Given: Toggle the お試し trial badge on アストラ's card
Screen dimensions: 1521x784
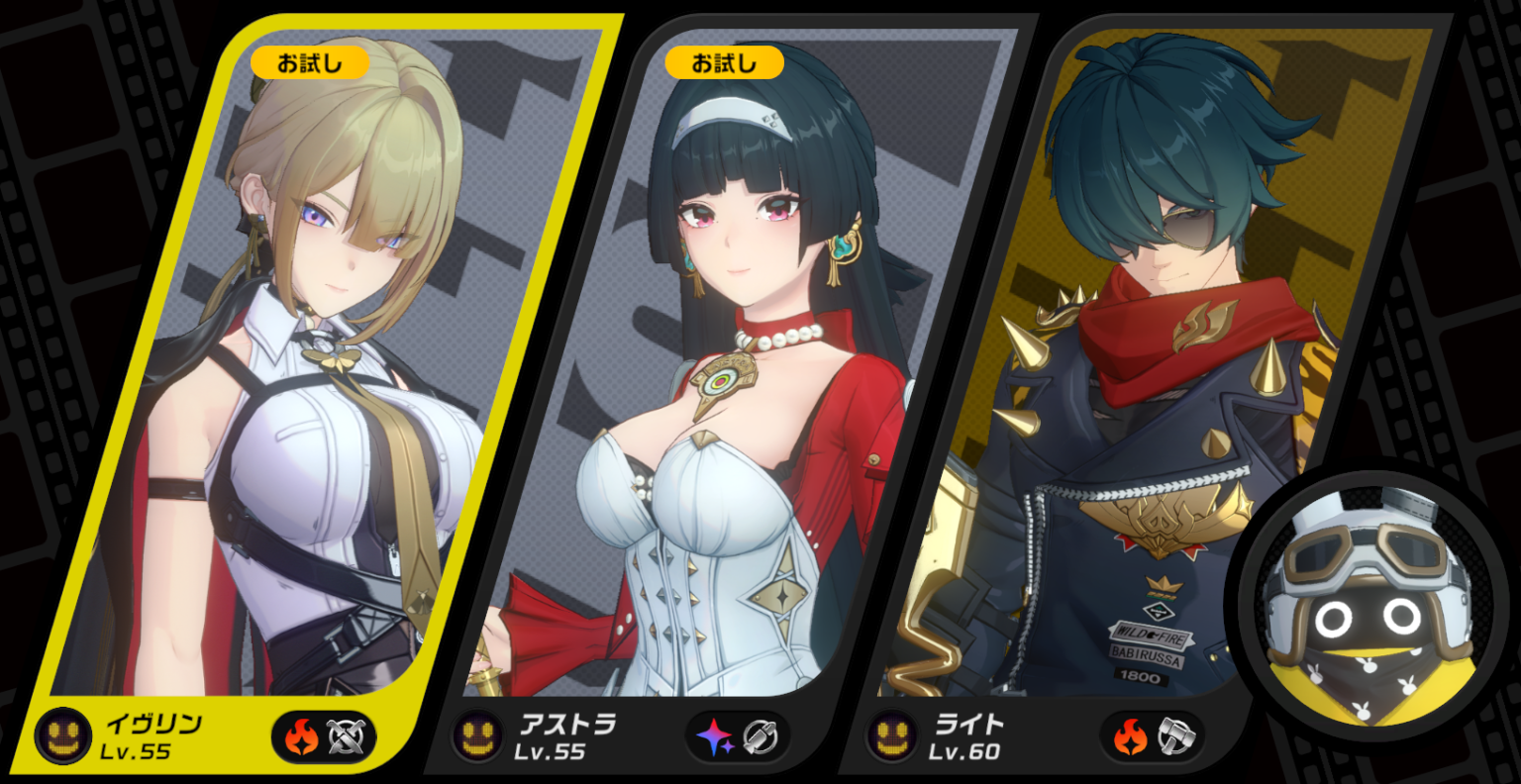Looking at the screenshot, I should point(723,61).
